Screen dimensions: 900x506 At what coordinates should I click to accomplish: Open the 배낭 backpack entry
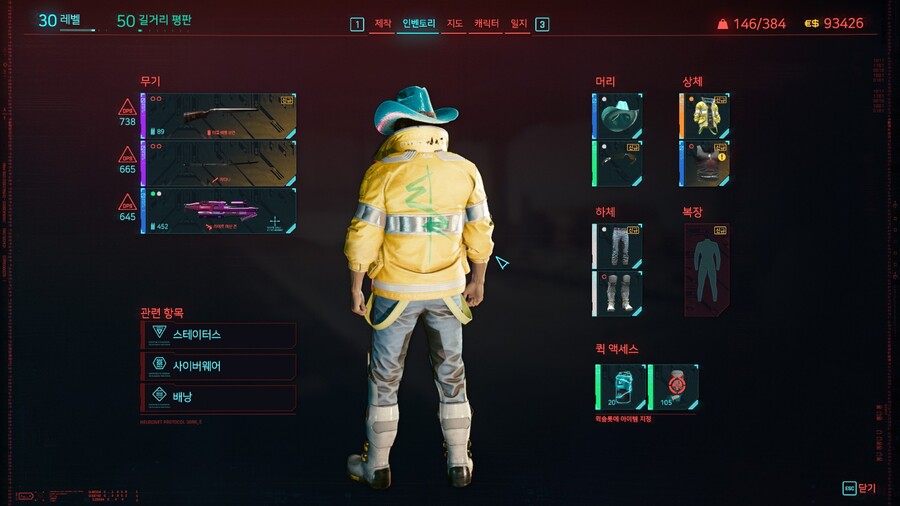coord(218,397)
